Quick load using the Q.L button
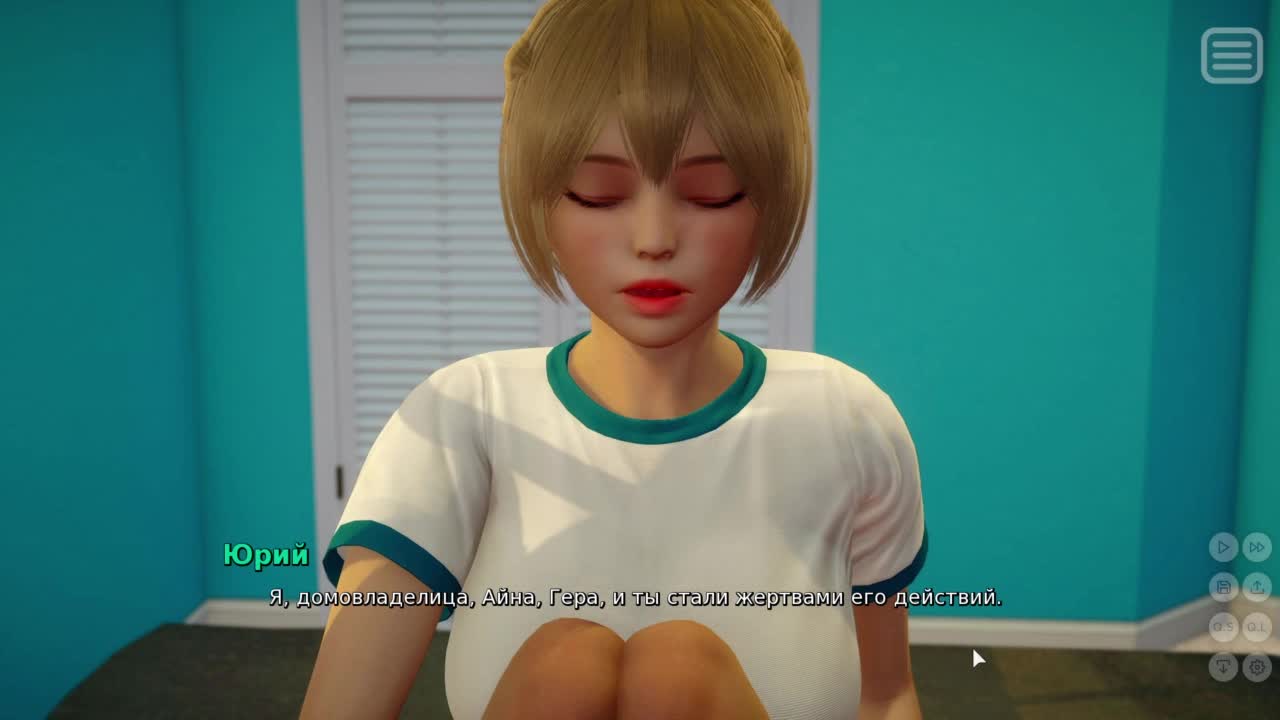The height and width of the screenshot is (720, 1280). tap(1257, 627)
